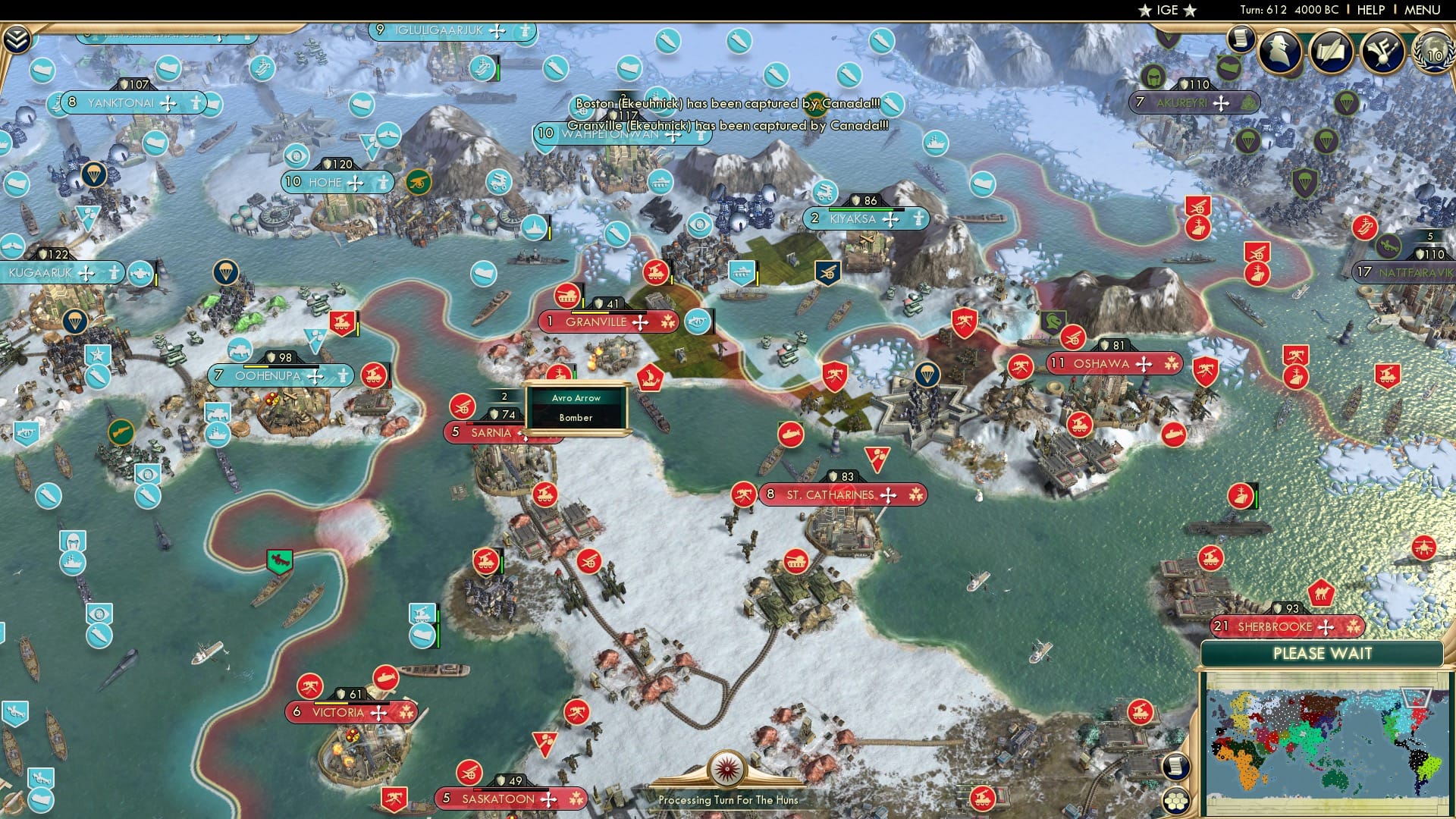Viewport: 1456px width, 819px height.
Task: Toggle strategic view with the hexagon icon
Action: (x=1178, y=802)
